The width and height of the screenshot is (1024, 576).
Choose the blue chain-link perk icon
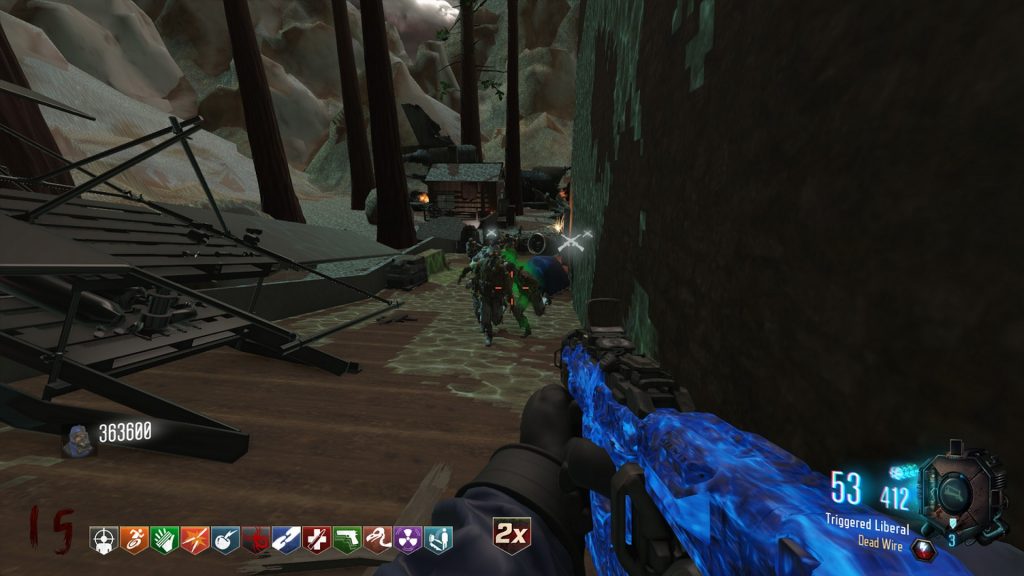(x=286, y=540)
